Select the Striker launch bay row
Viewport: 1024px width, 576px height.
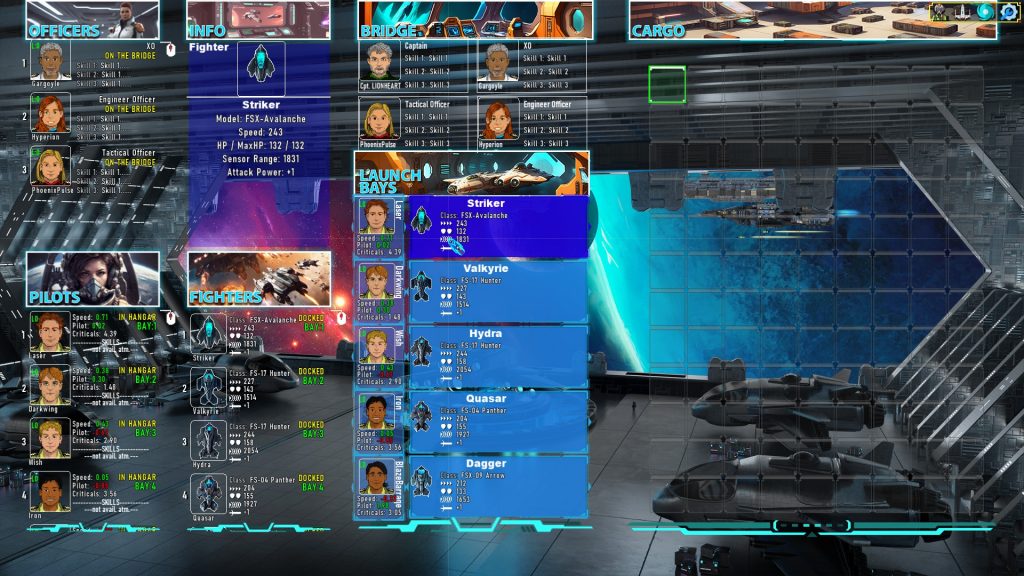tap(498, 226)
